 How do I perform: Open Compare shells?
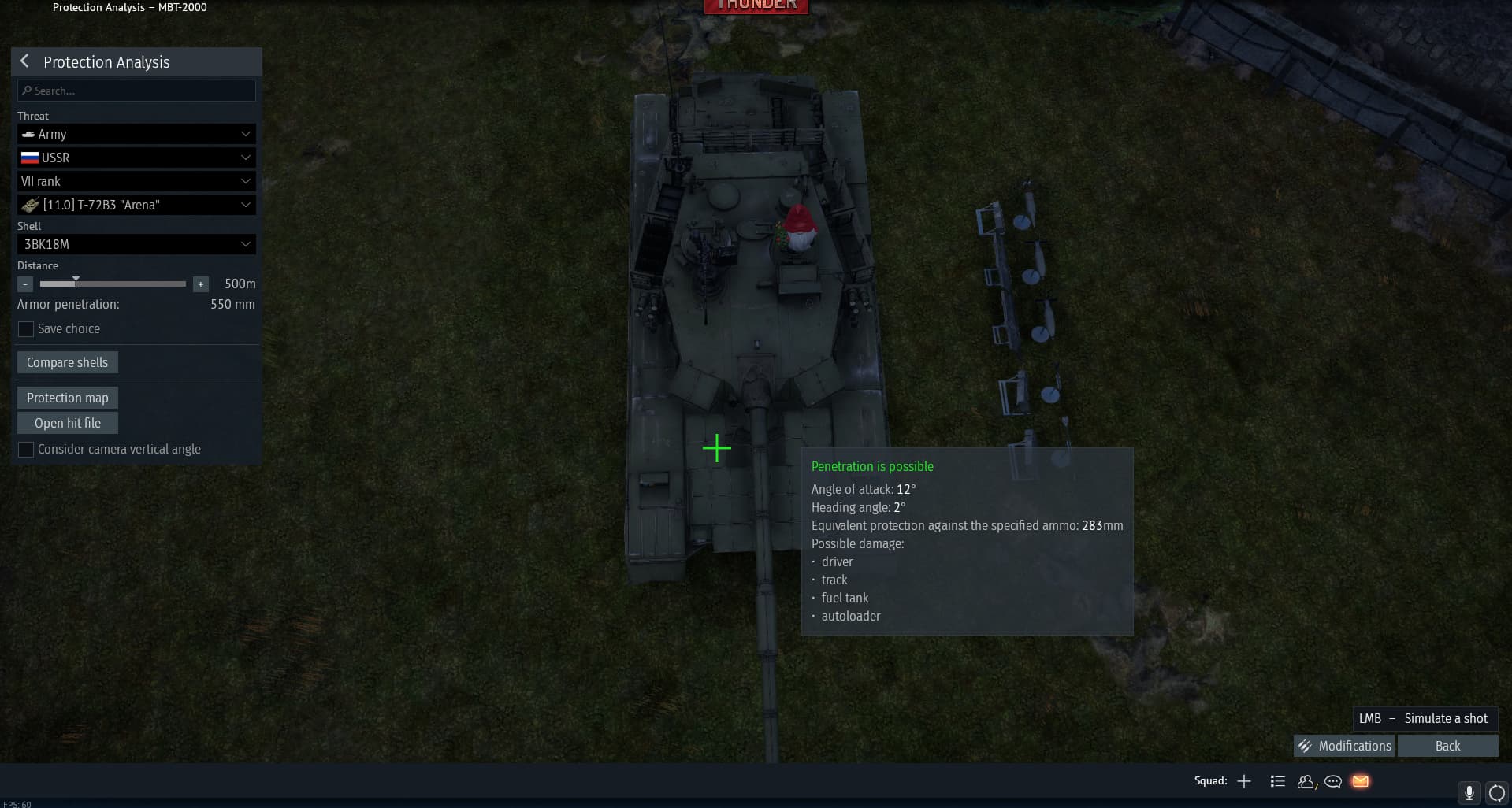tap(67, 362)
